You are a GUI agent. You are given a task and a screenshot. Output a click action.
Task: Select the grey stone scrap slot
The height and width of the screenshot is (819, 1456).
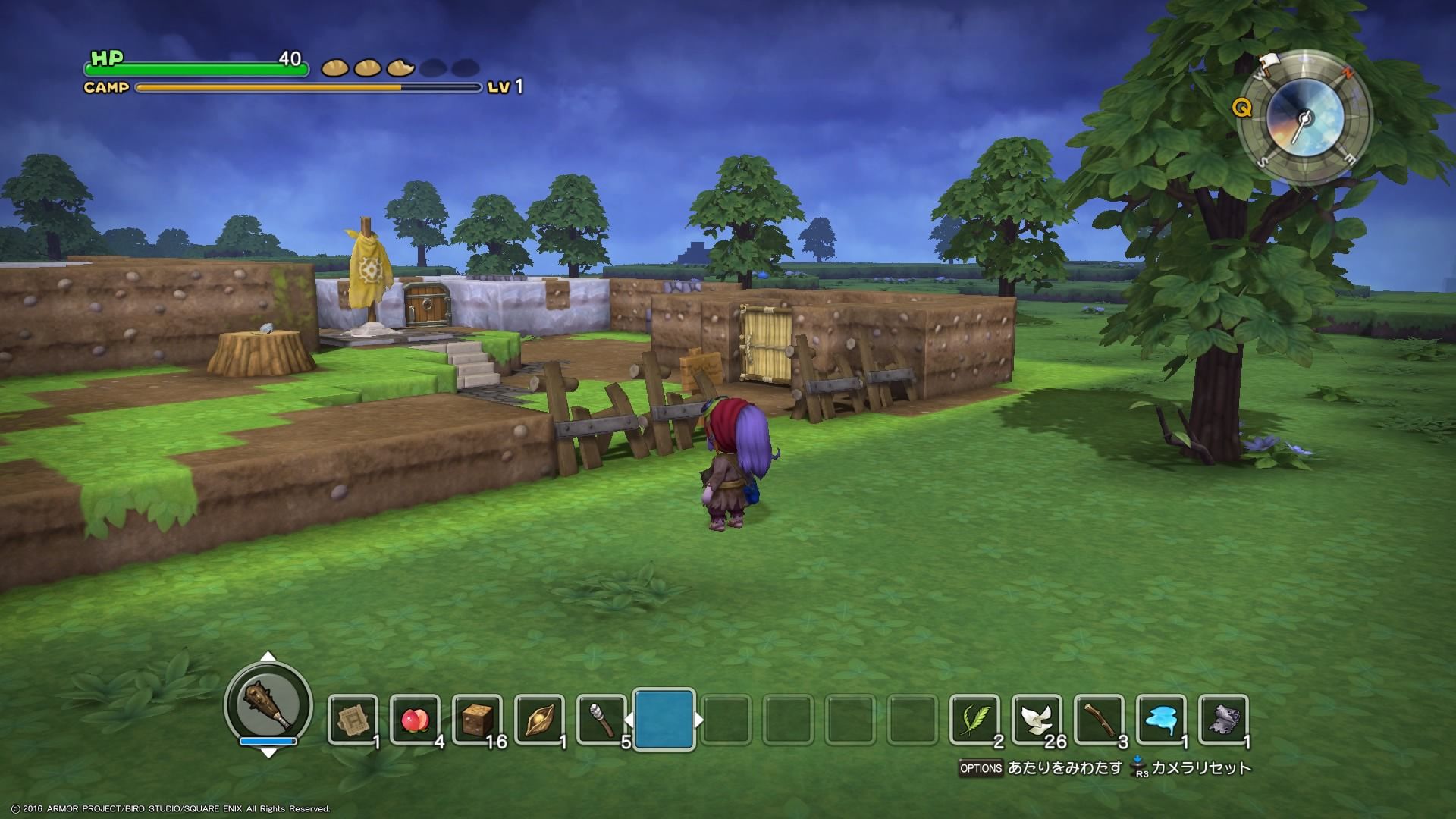click(1223, 720)
